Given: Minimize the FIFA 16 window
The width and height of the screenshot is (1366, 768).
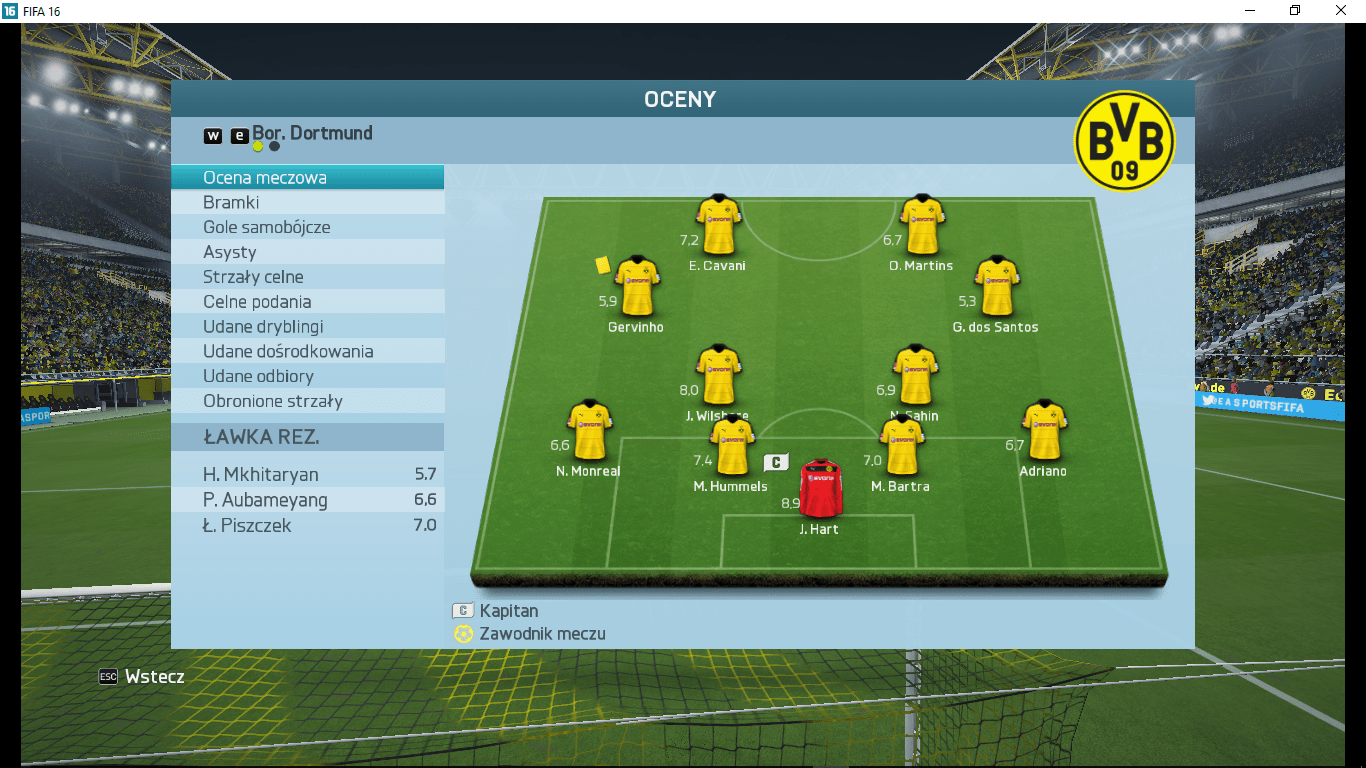Looking at the screenshot, I should click(1250, 10).
